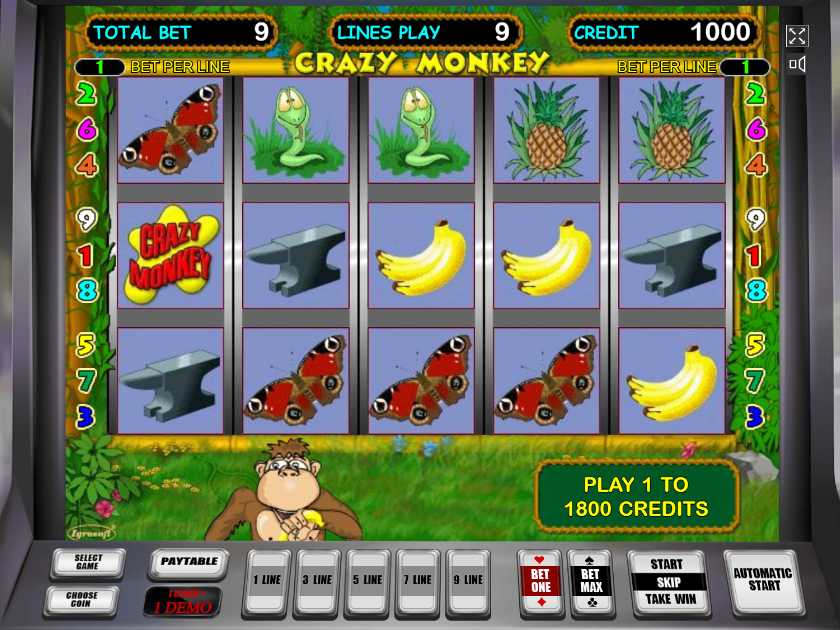This screenshot has width=840, height=630.
Task: Enable Automatic Start
Action: (763, 581)
